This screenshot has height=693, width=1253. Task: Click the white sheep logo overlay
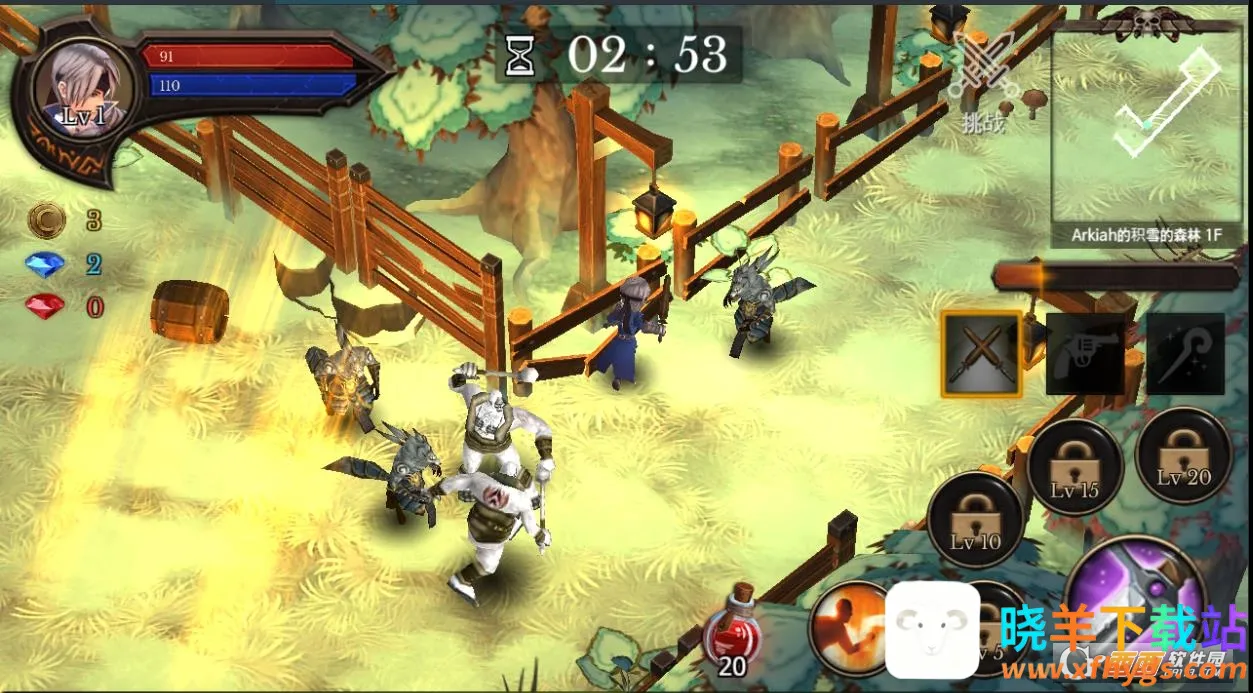(x=933, y=630)
